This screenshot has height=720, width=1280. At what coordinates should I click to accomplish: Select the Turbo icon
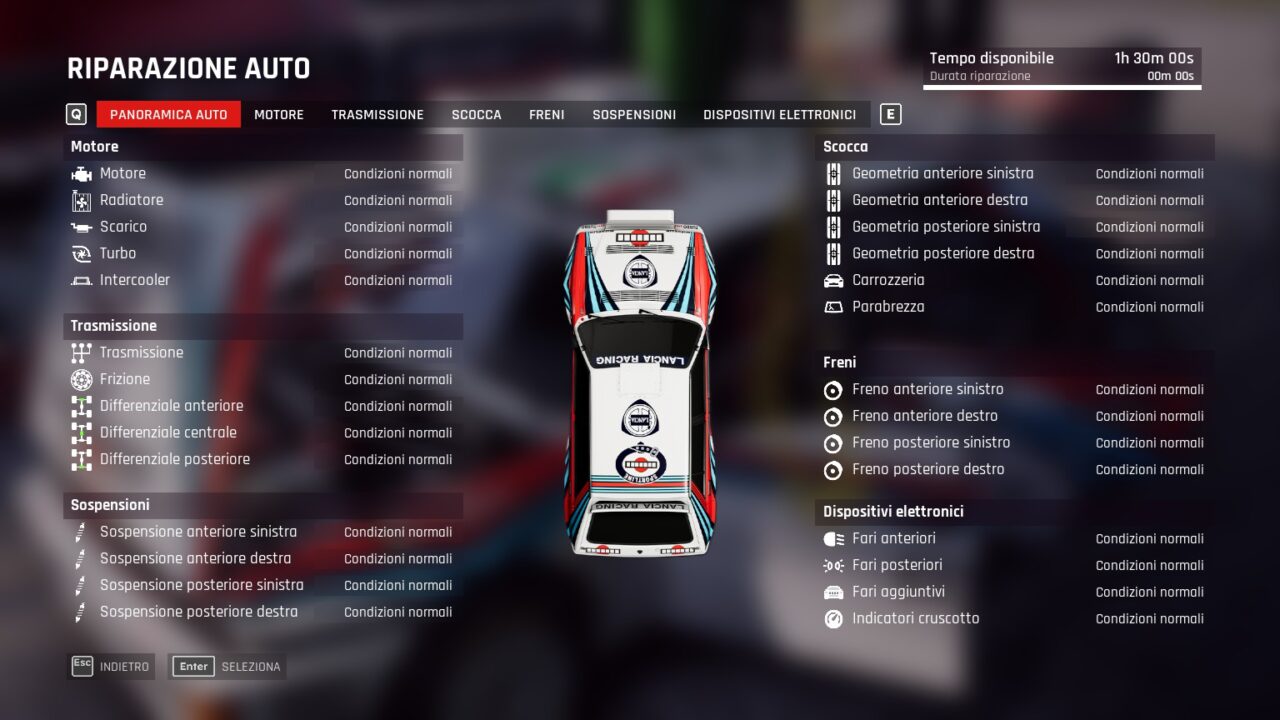84,253
